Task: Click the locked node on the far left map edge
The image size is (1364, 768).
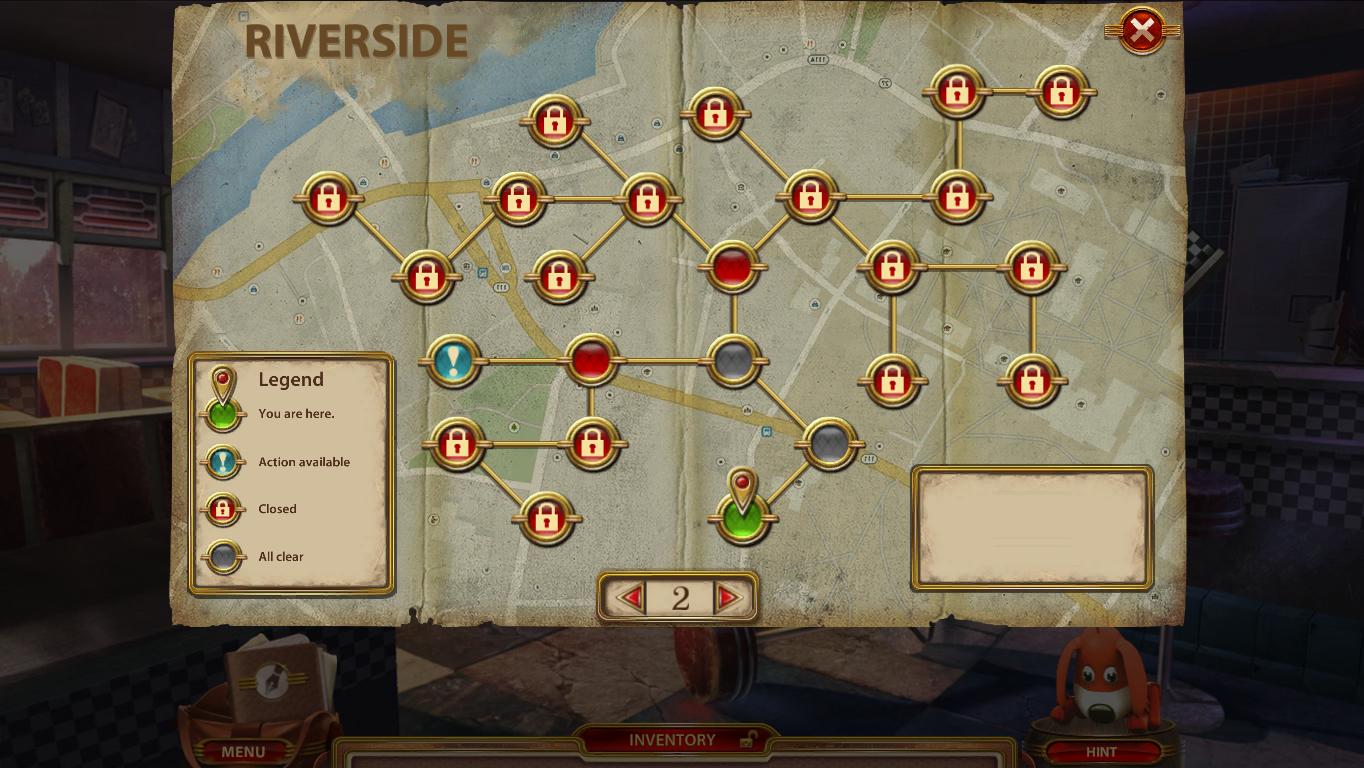Action: click(x=327, y=196)
